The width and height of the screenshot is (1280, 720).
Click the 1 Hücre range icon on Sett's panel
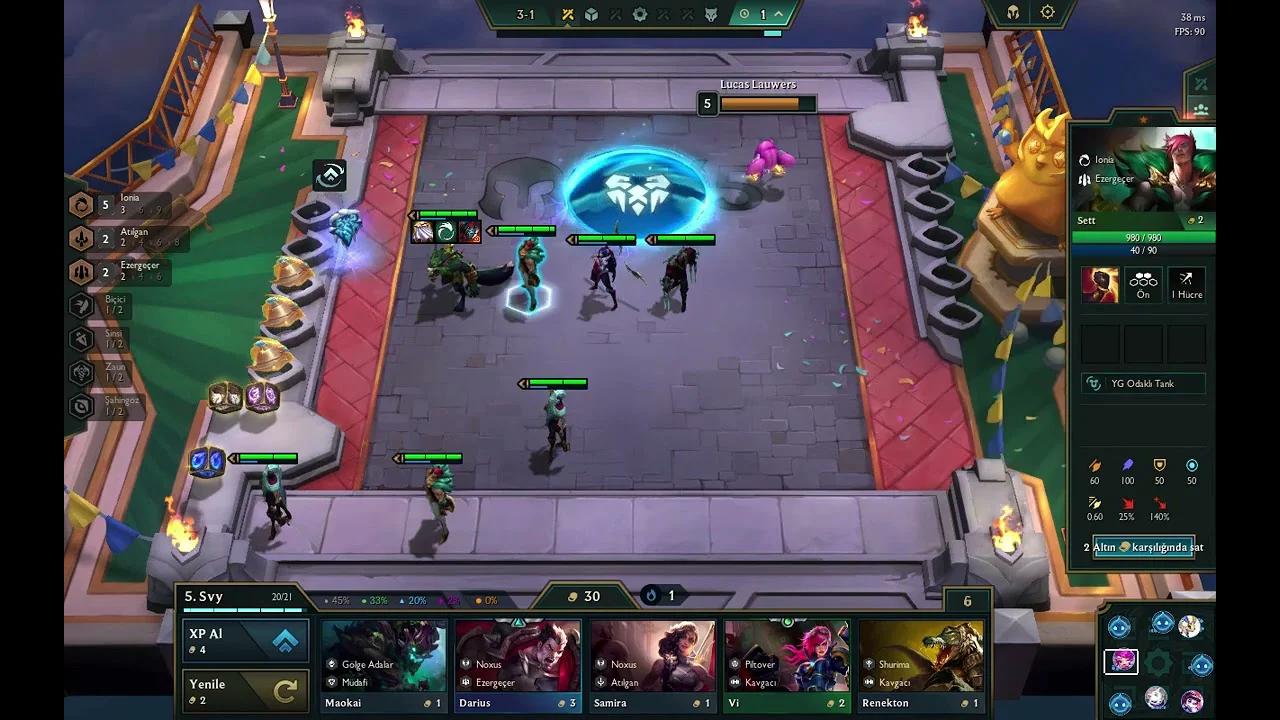pos(1187,285)
